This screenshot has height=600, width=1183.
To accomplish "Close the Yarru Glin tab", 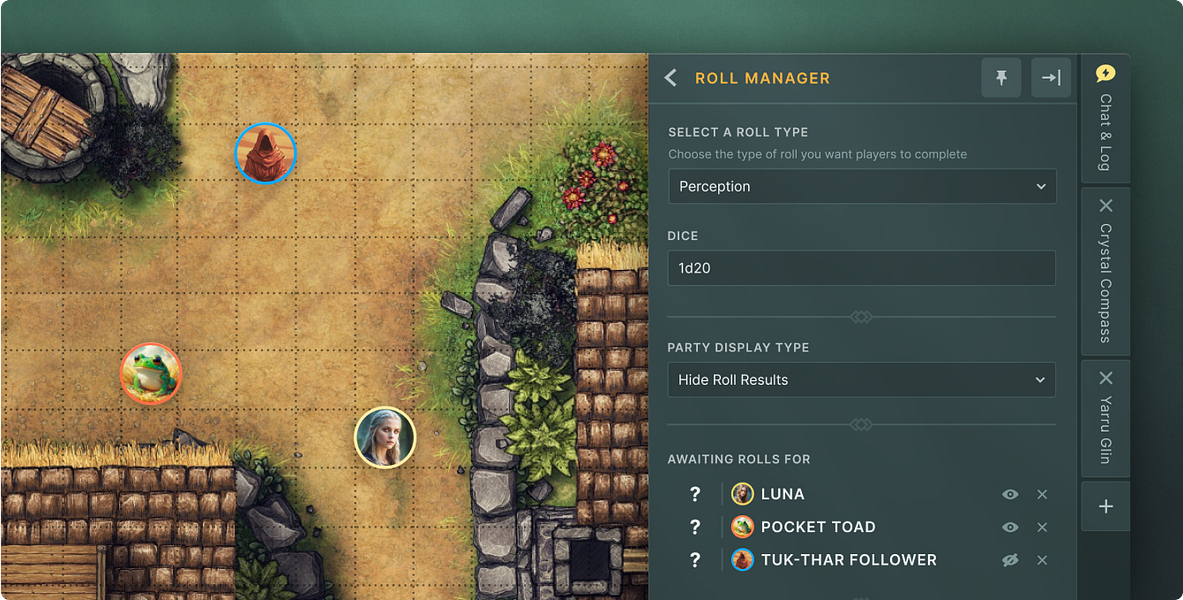I will 1106,378.
